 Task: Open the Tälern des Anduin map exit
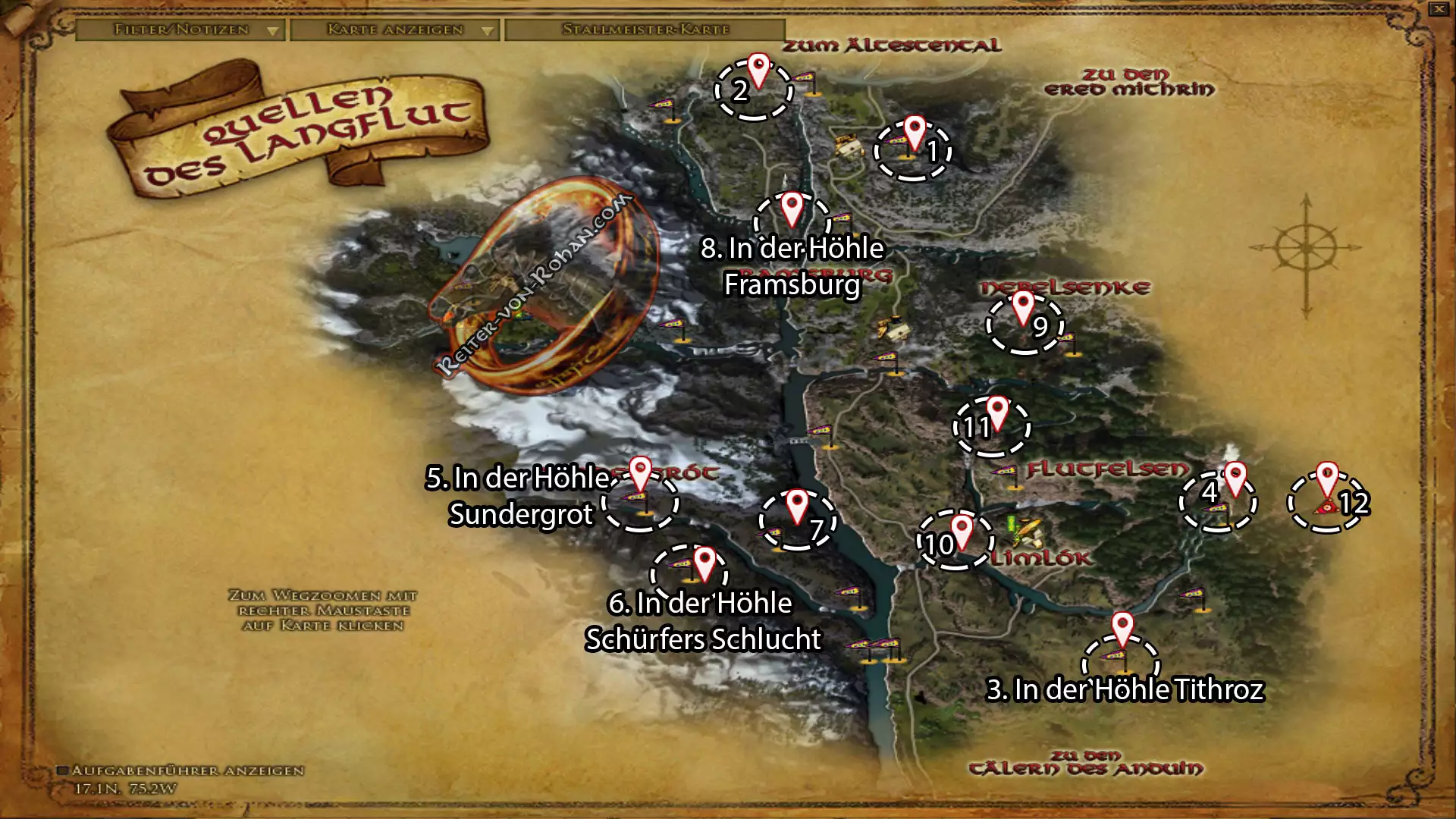(1085, 763)
